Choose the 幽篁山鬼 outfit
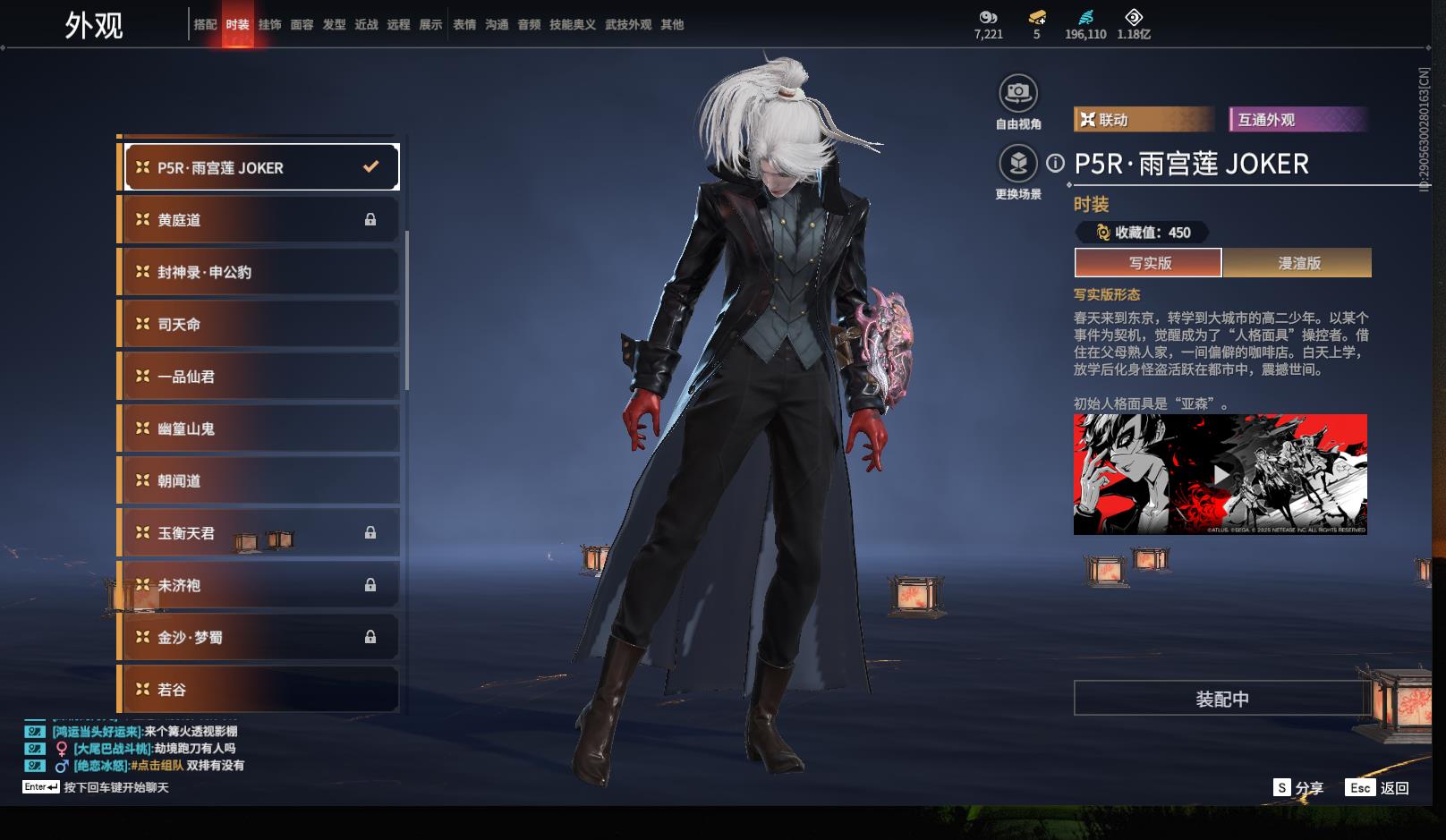 pyautogui.click(x=259, y=428)
